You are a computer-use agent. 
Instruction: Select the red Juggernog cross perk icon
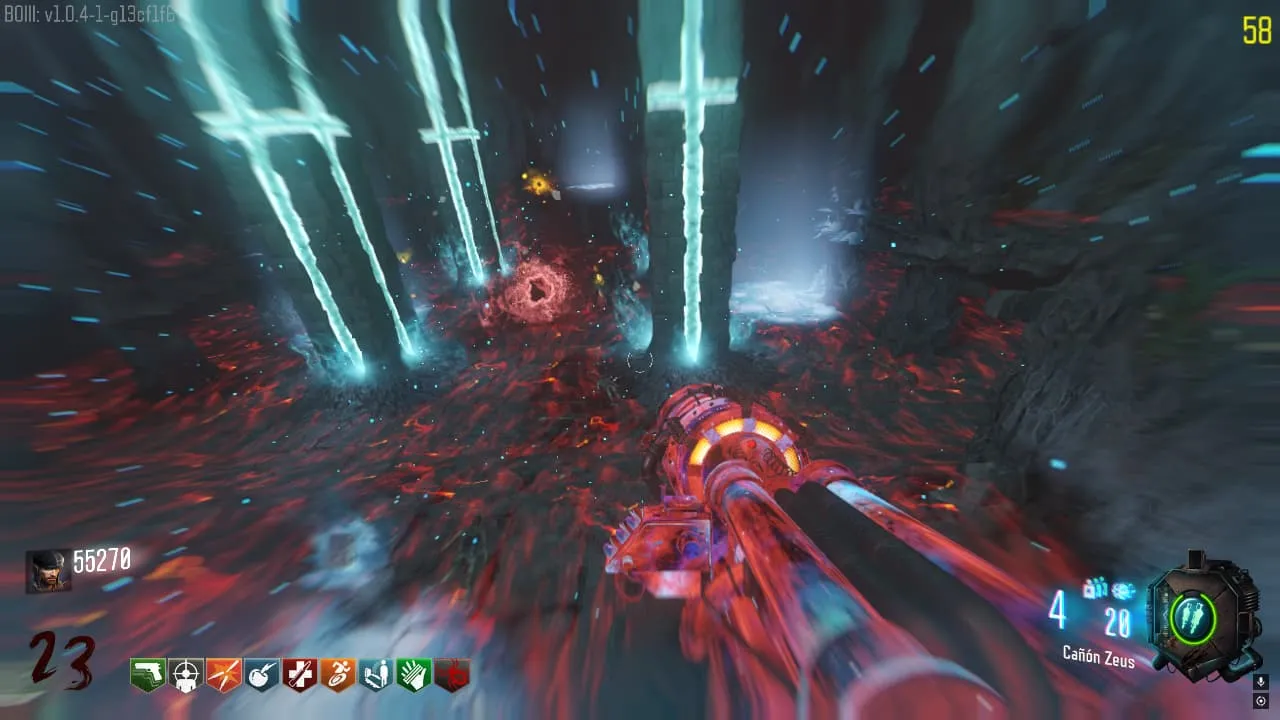click(x=300, y=675)
